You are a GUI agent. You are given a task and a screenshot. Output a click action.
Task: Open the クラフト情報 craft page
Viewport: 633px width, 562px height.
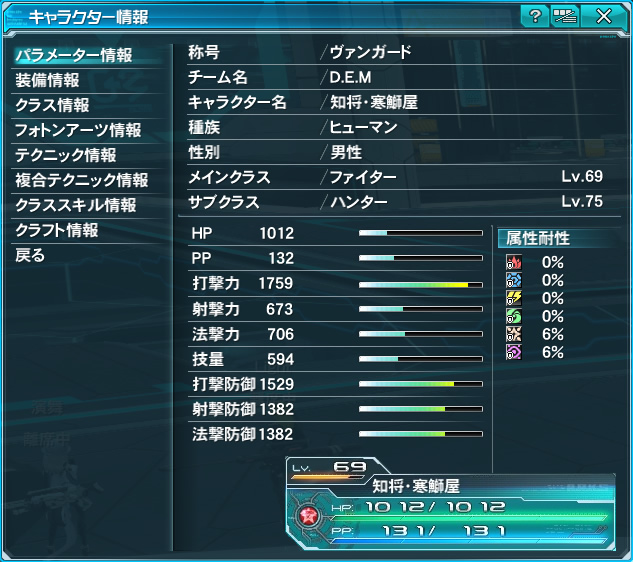click(x=57, y=230)
